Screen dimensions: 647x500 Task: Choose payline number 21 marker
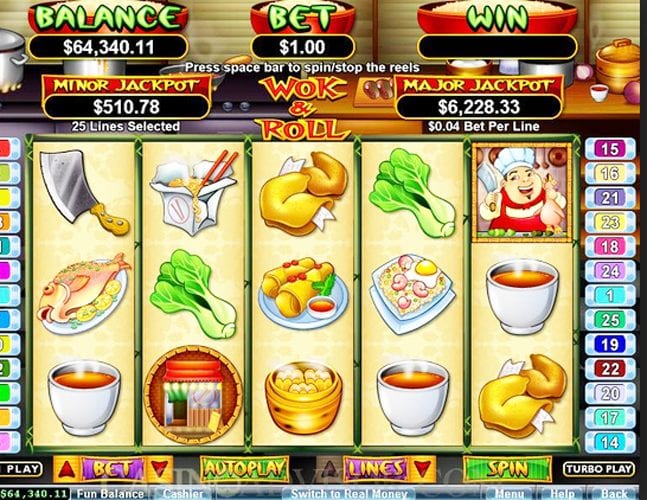coord(608,198)
